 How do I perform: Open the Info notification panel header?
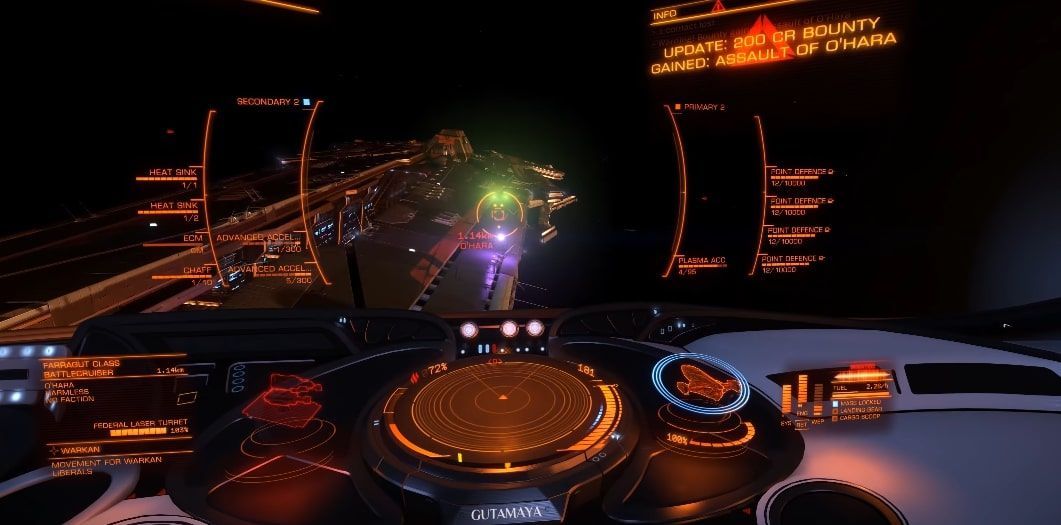pyautogui.click(x=665, y=15)
